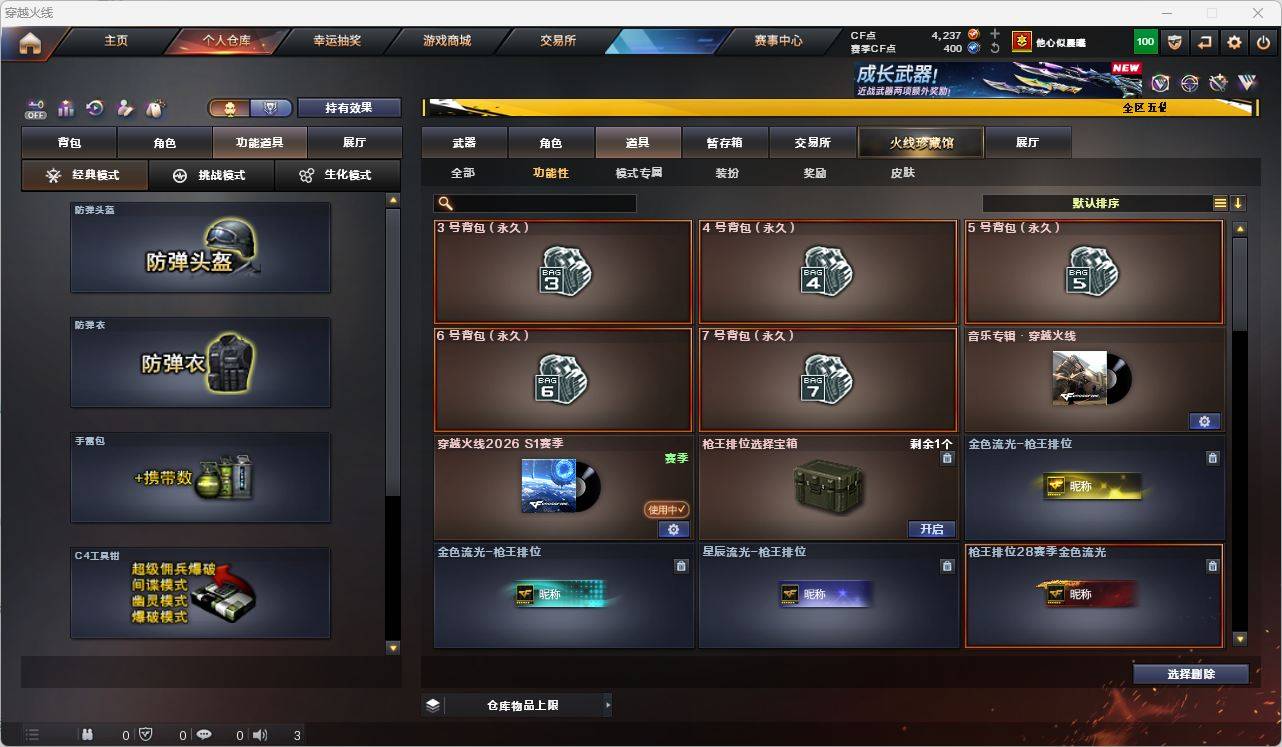The width and height of the screenshot is (1282, 747).
Task: Click the trash icon on 星辰流光-枪王排位
Action: tap(945, 565)
